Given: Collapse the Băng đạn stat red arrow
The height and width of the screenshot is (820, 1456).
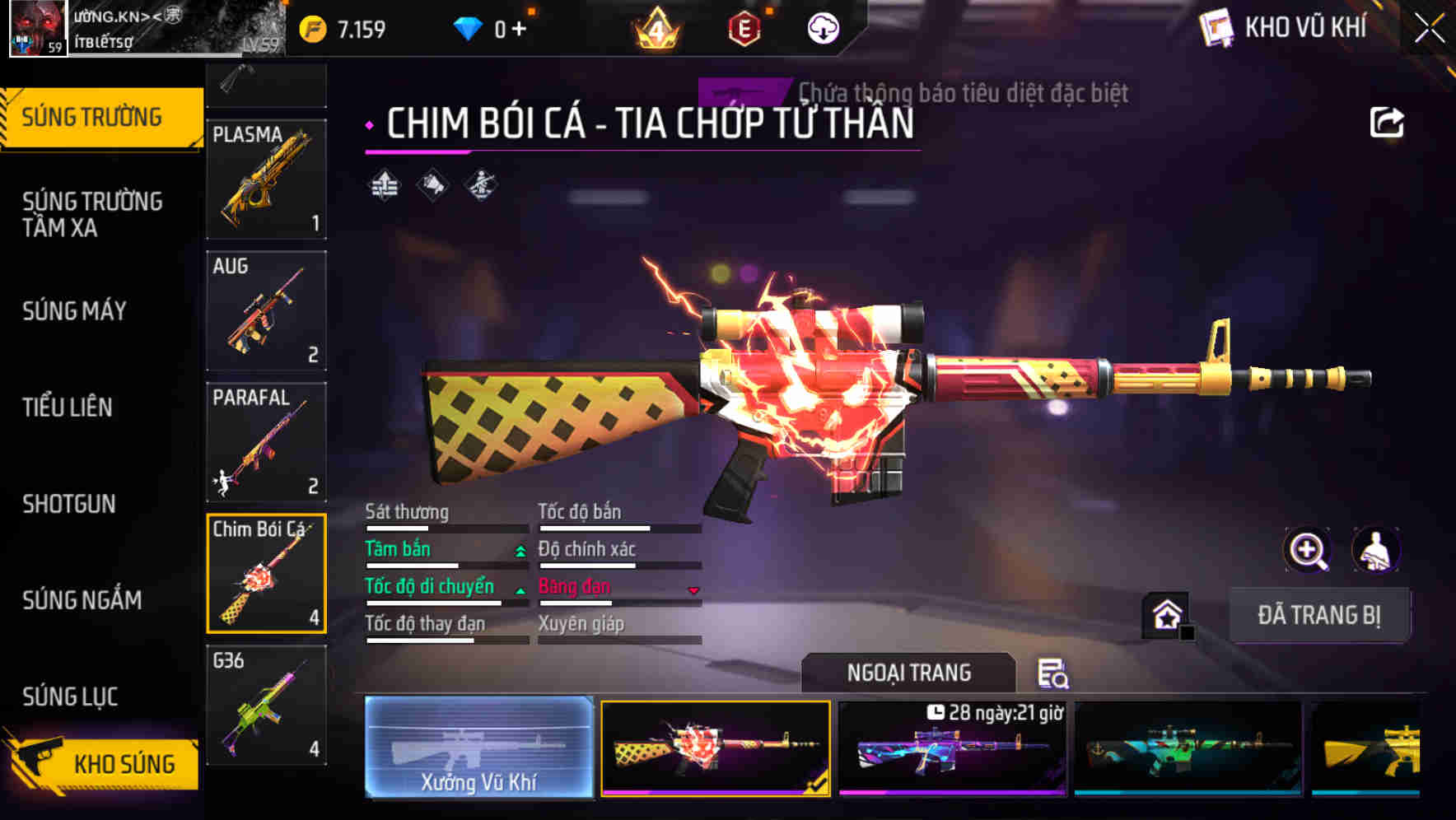Looking at the screenshot, I should pos(694,591).
